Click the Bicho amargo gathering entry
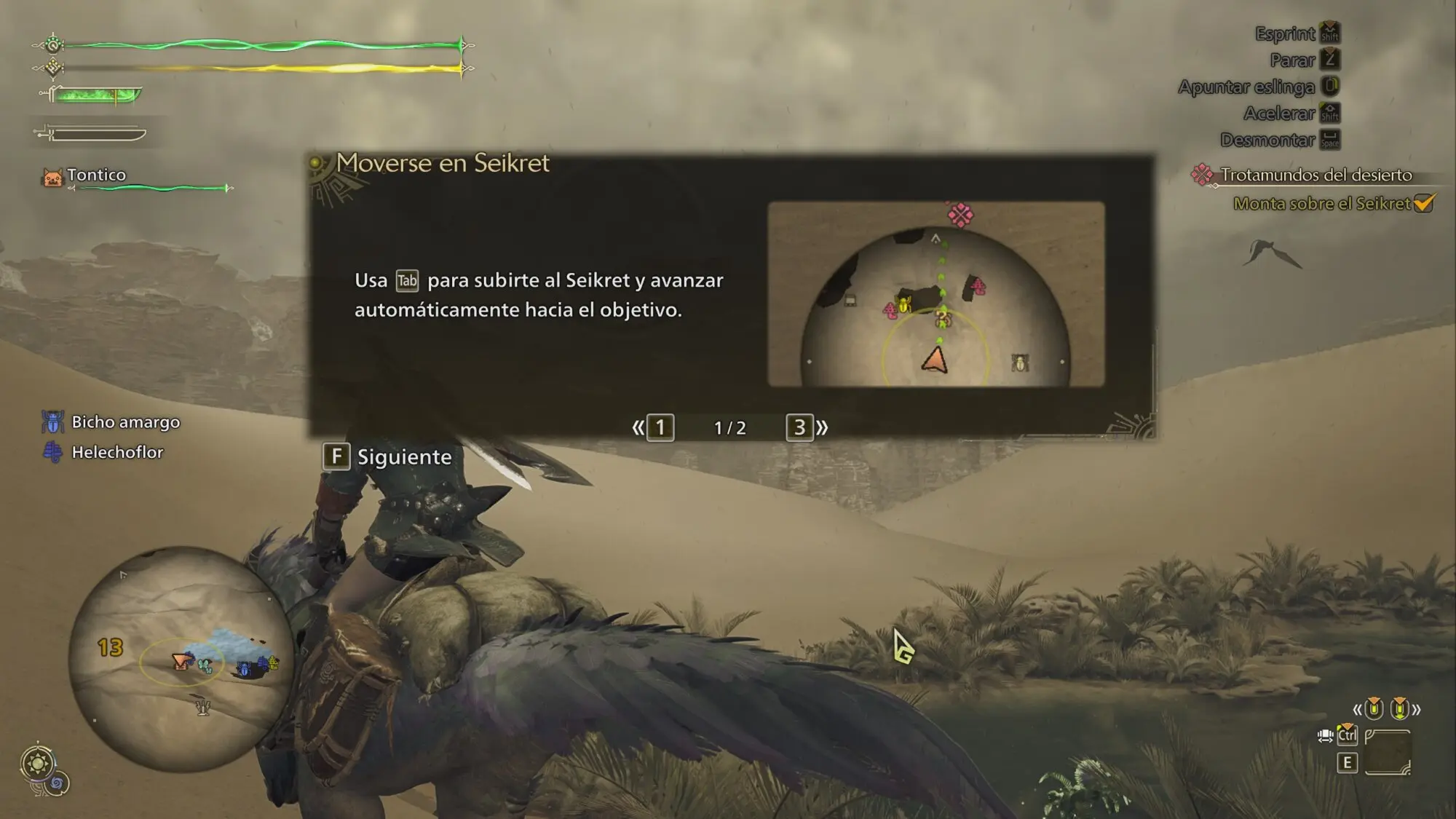Viewport: 1456px width, 819px height. coord(125,422)
